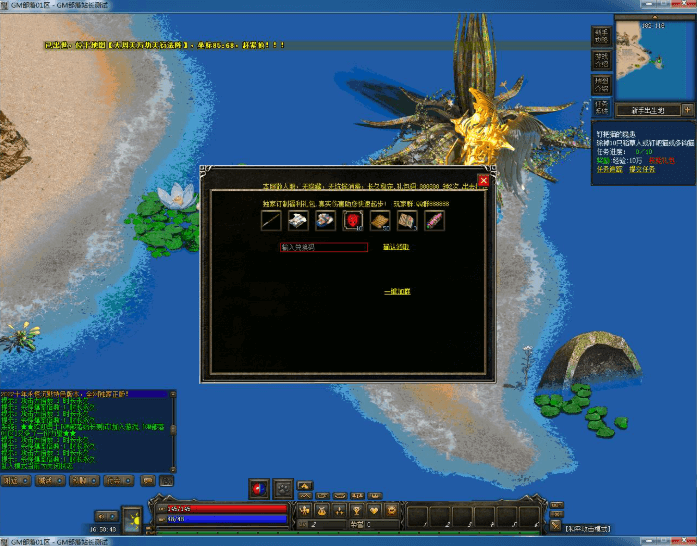Close the gift code dialog

pyautogui.click(x=484, y=181)
